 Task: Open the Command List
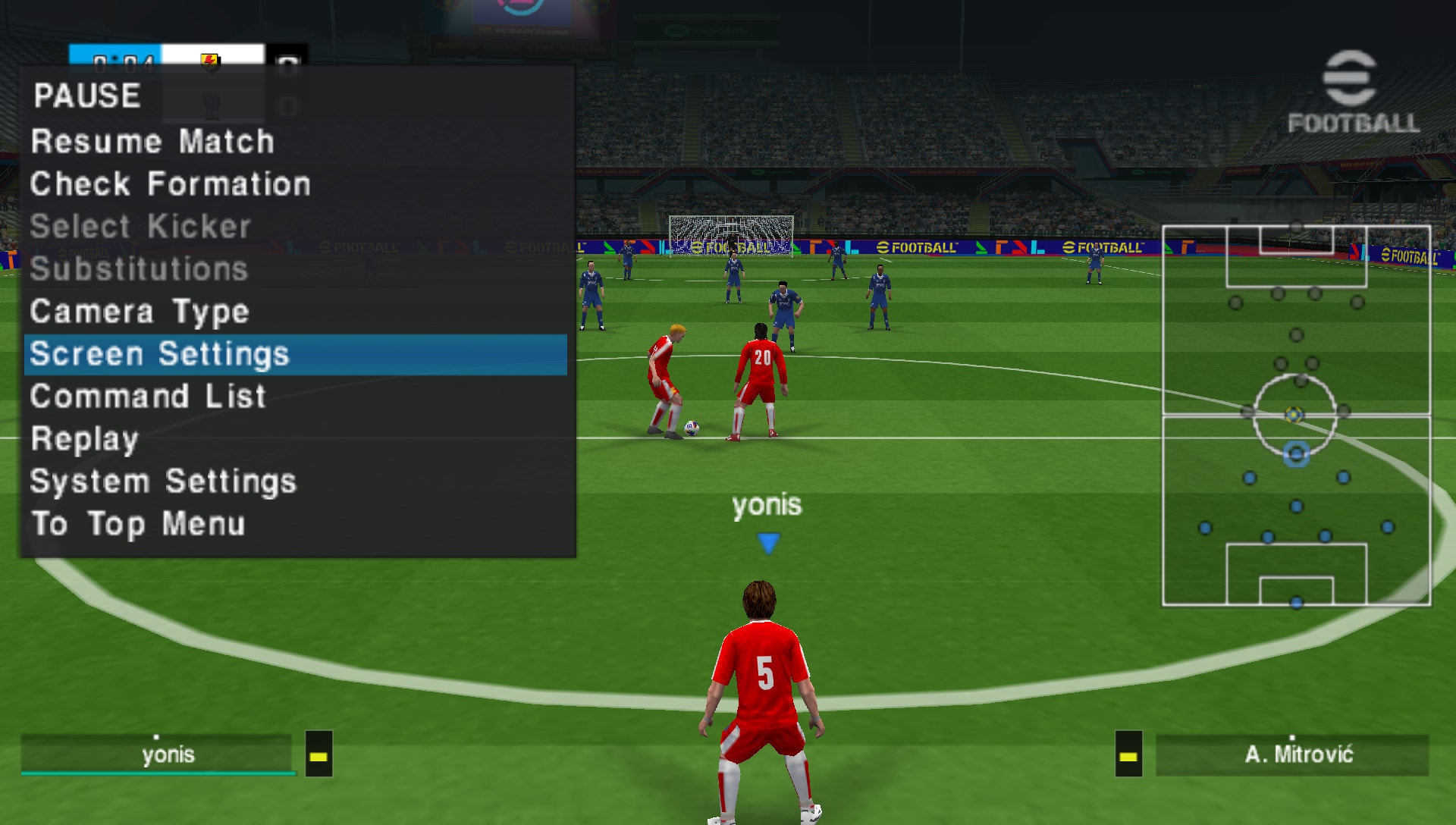click(x=147, y=396)
